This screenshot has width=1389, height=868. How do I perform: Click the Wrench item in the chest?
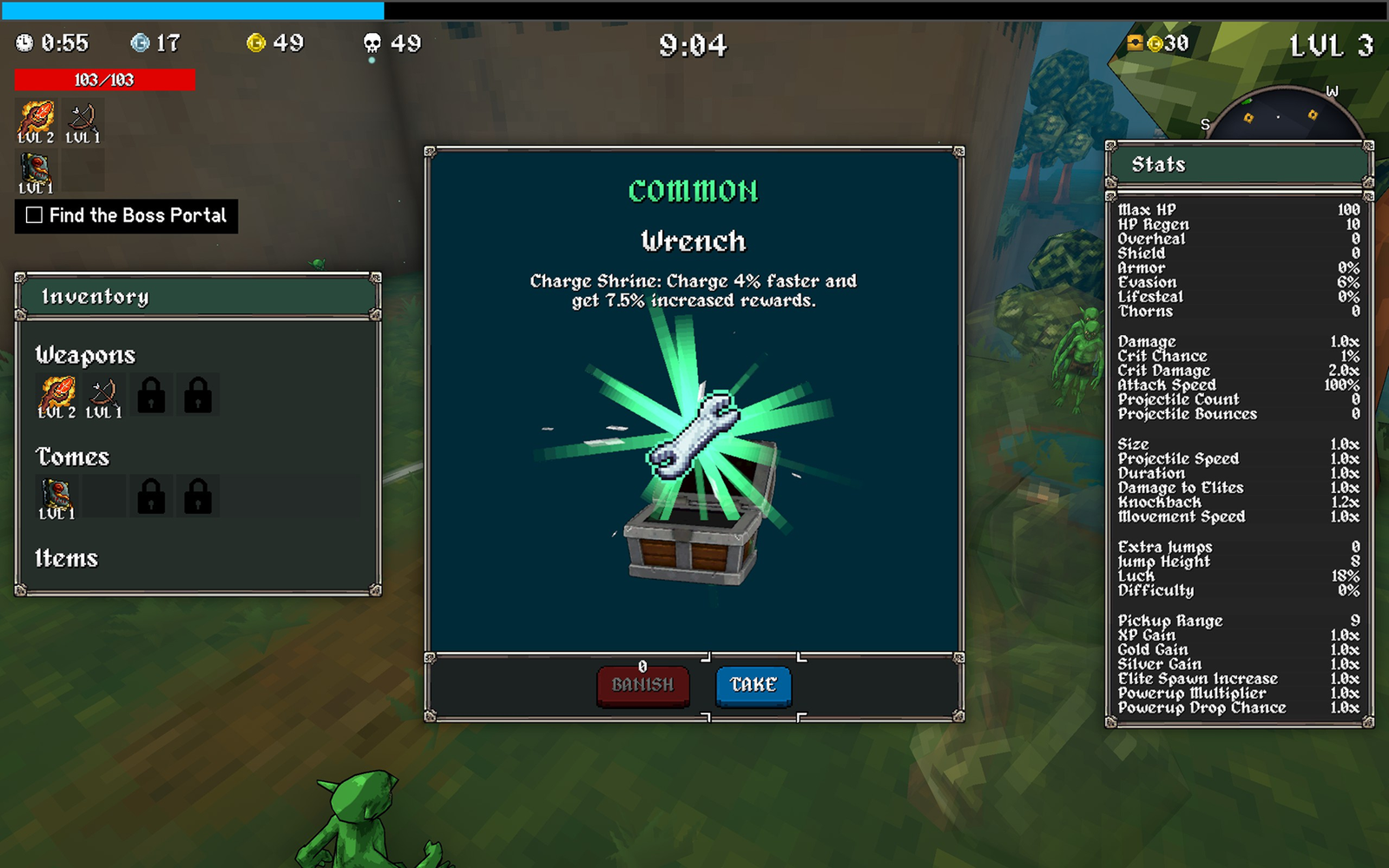pyautogui.click(x=694, y=431)
